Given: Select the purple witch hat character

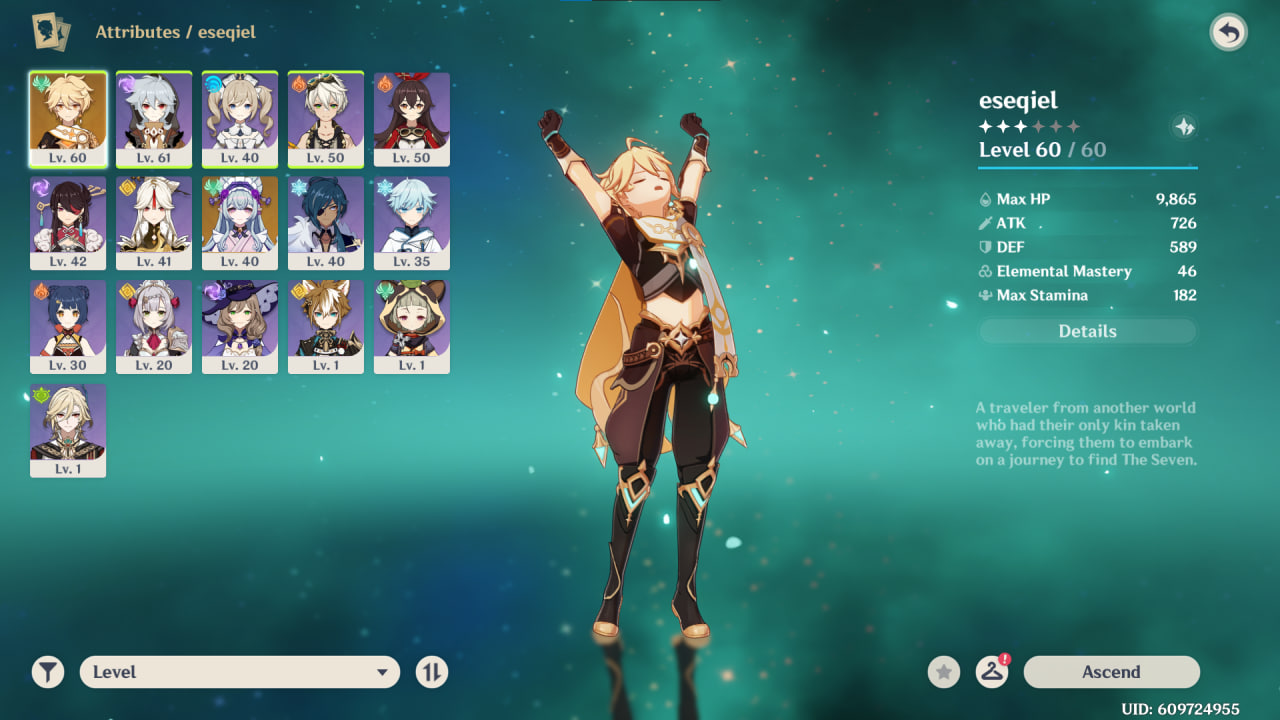Looking at the screenshot, I should 240,327.
